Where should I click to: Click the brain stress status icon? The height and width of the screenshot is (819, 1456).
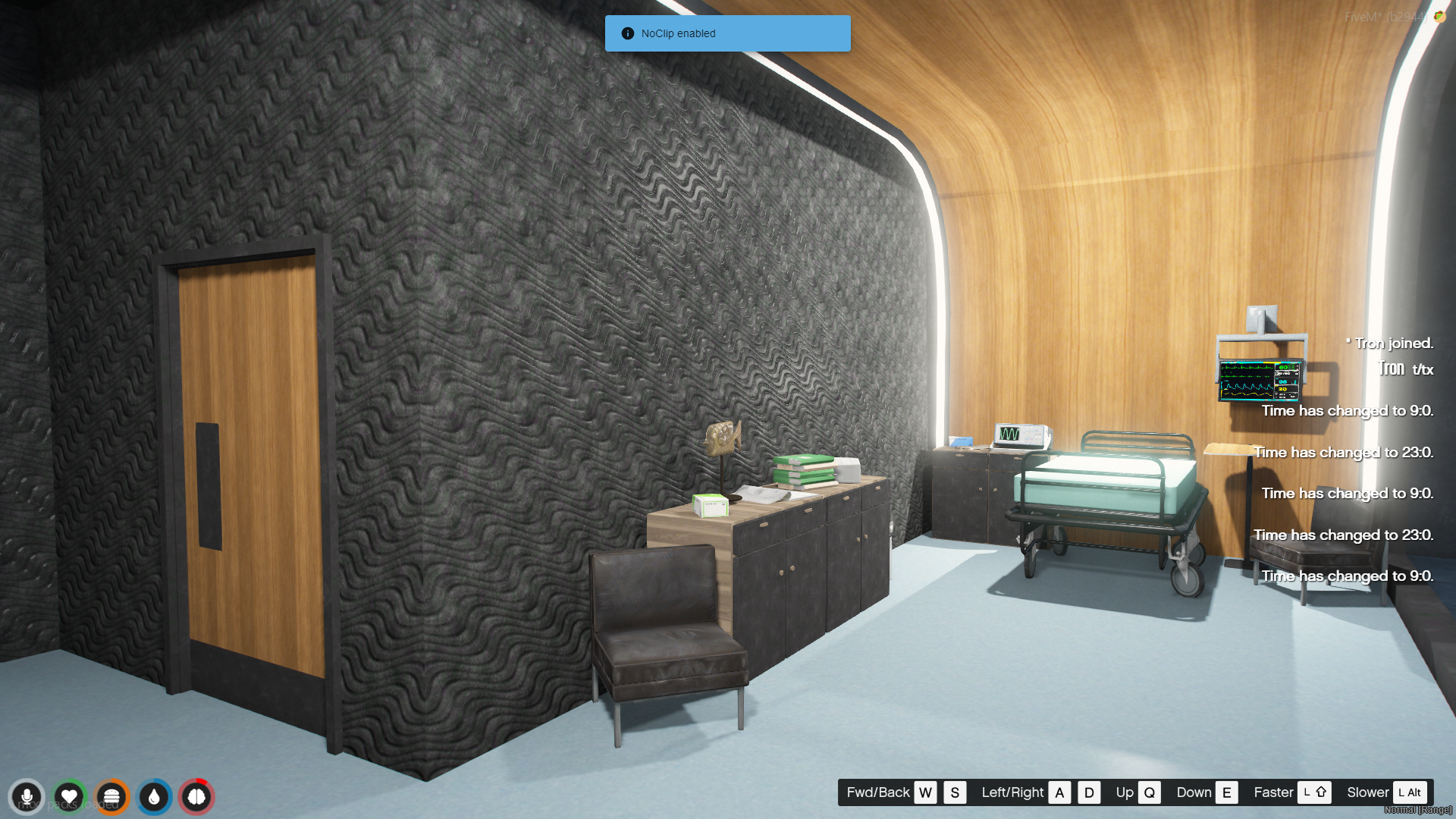point(196,797)
